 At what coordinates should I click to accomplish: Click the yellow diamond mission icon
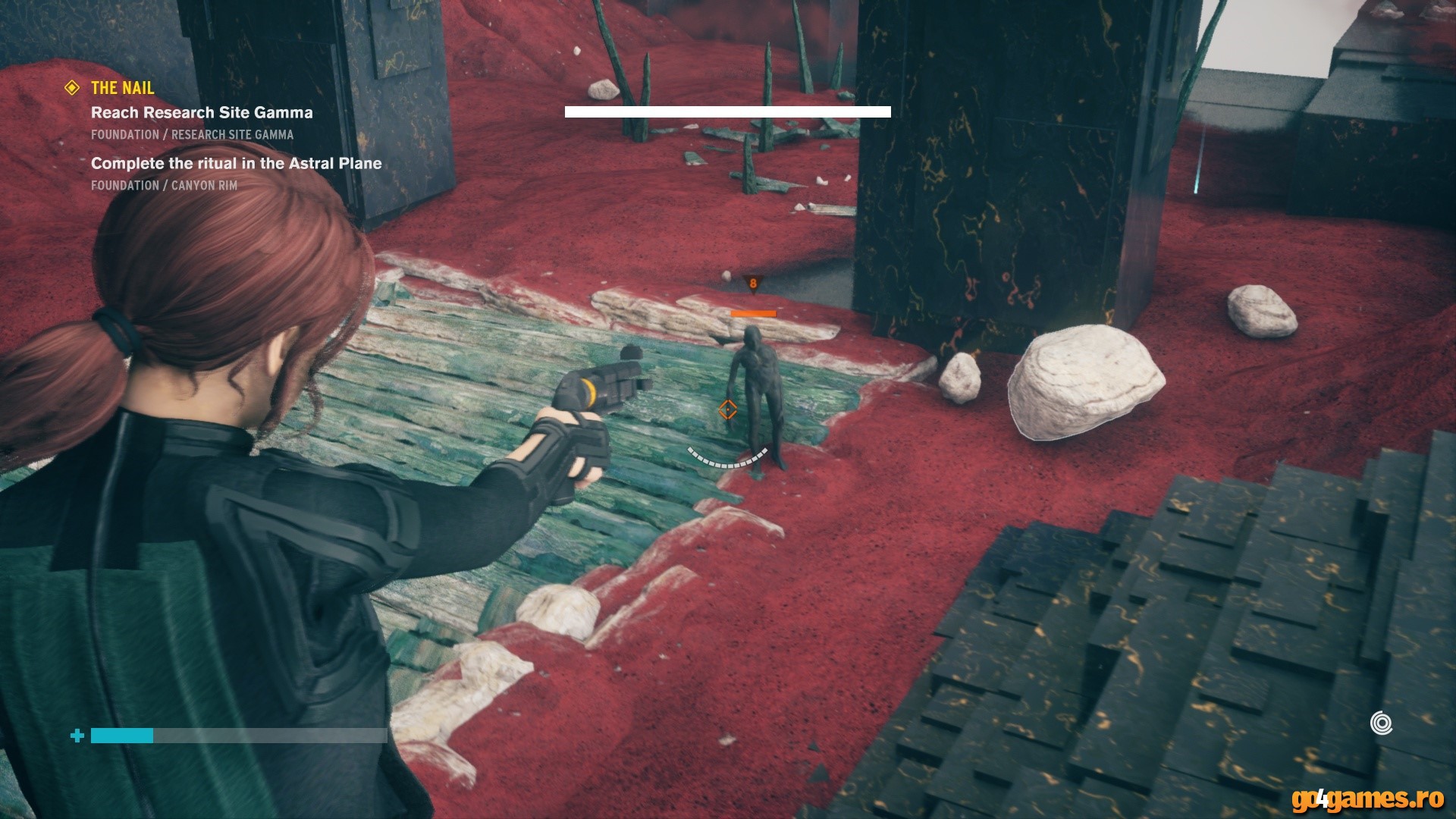tap(72, 88)
